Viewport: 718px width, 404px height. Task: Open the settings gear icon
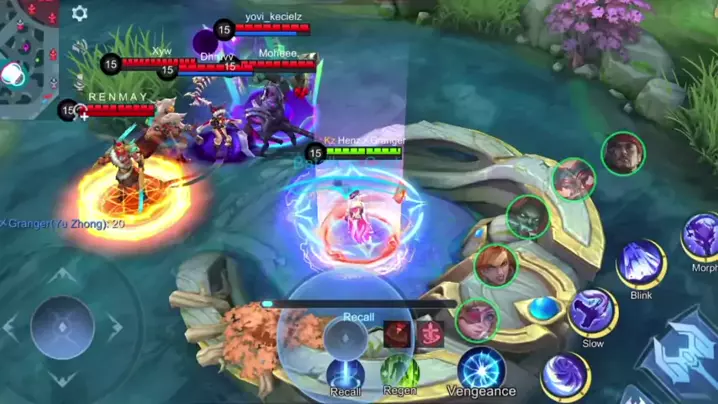click(x=80, y=13)
